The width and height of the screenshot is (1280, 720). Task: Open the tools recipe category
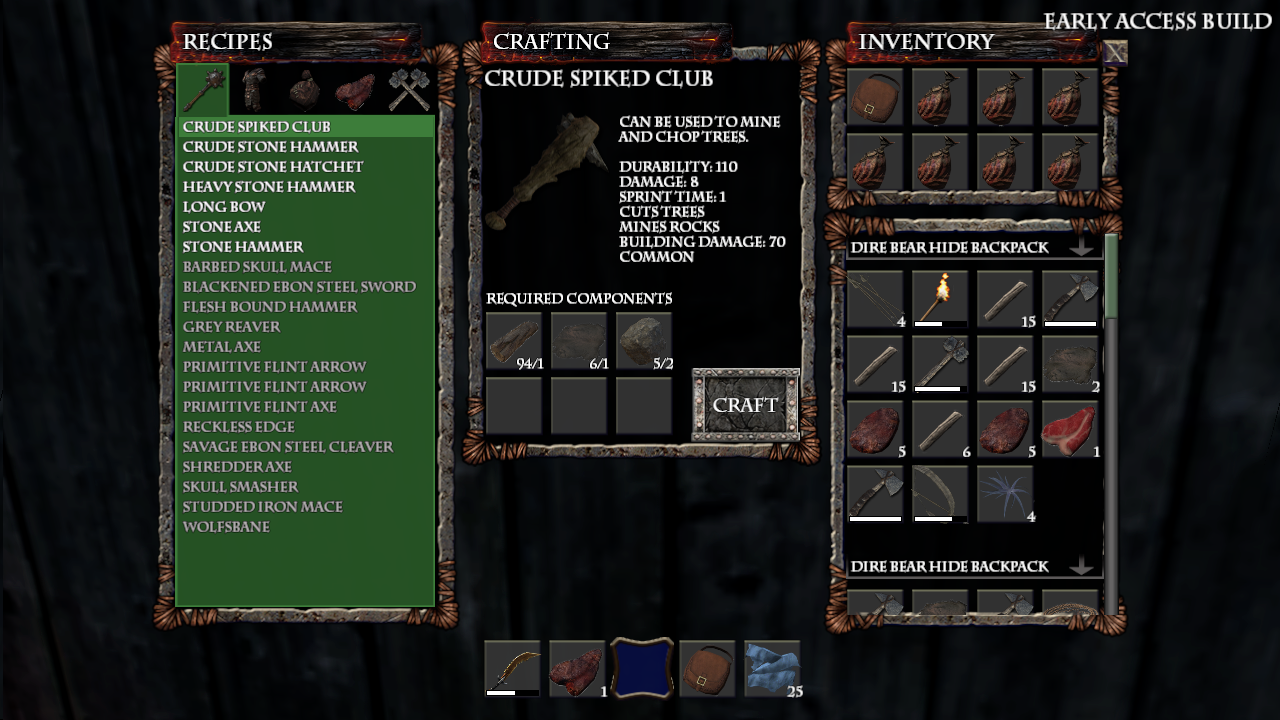(406, 88)
